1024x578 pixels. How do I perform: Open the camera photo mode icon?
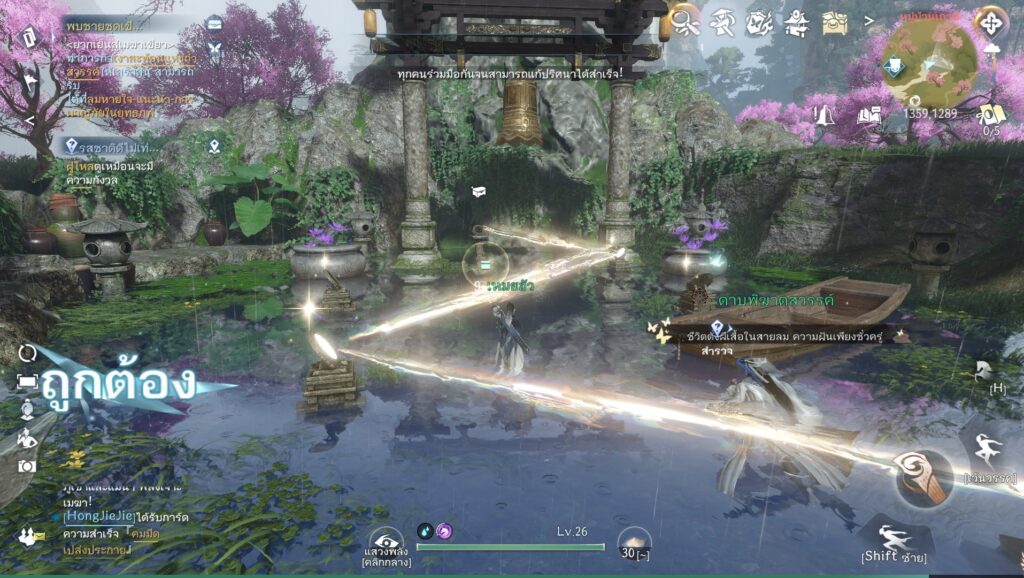pyautogui.click(x=27, y=465)
